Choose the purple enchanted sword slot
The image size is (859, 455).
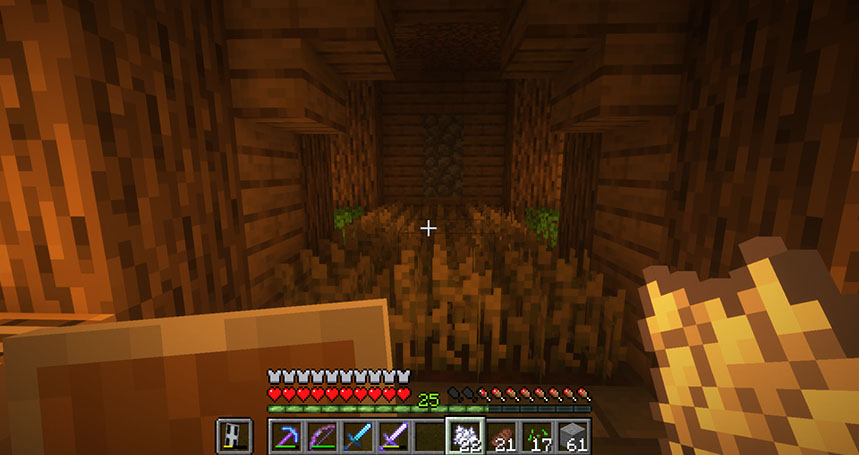394,437
